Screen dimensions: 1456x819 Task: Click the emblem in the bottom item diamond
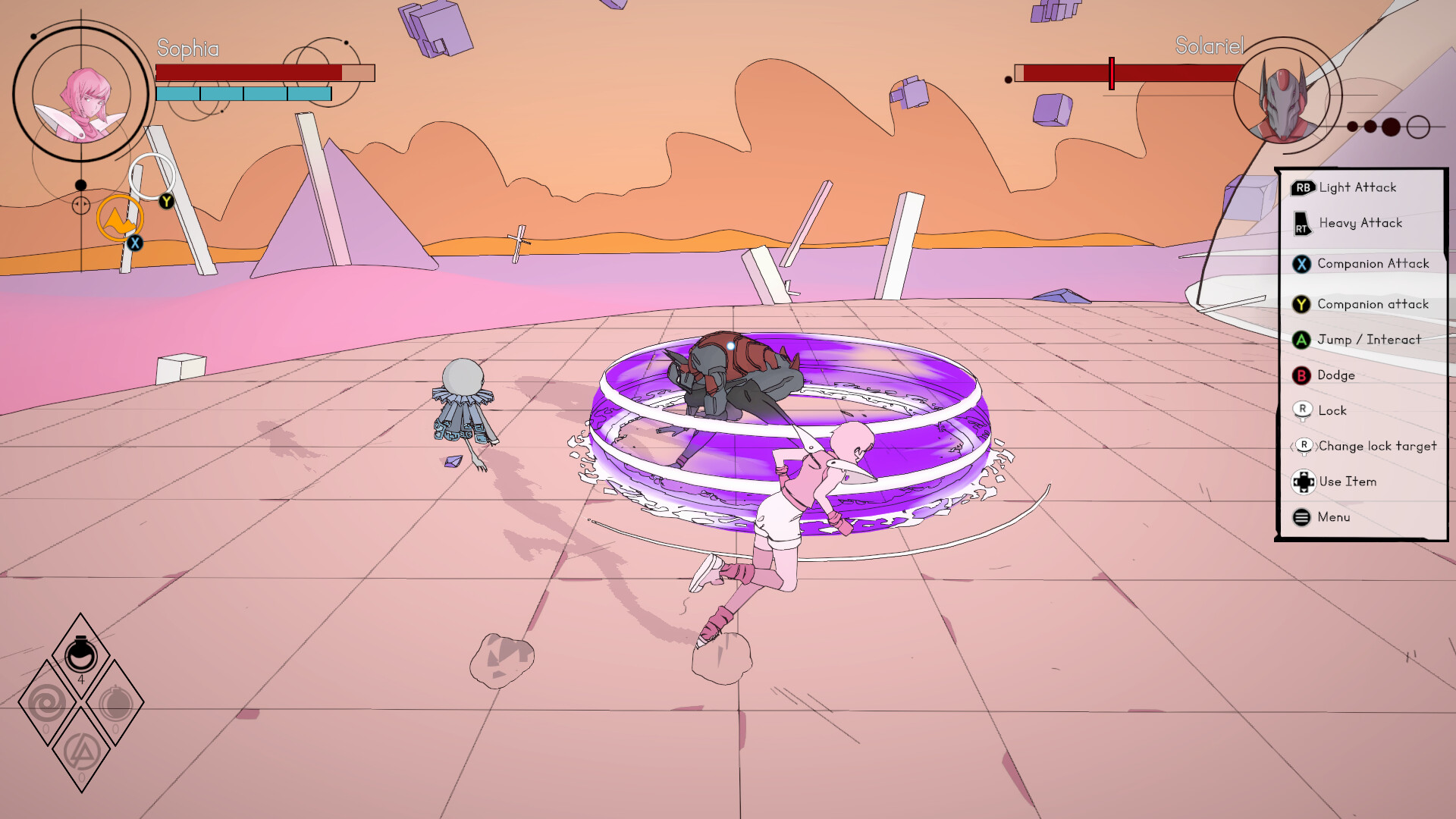click(x=81, y=751)
